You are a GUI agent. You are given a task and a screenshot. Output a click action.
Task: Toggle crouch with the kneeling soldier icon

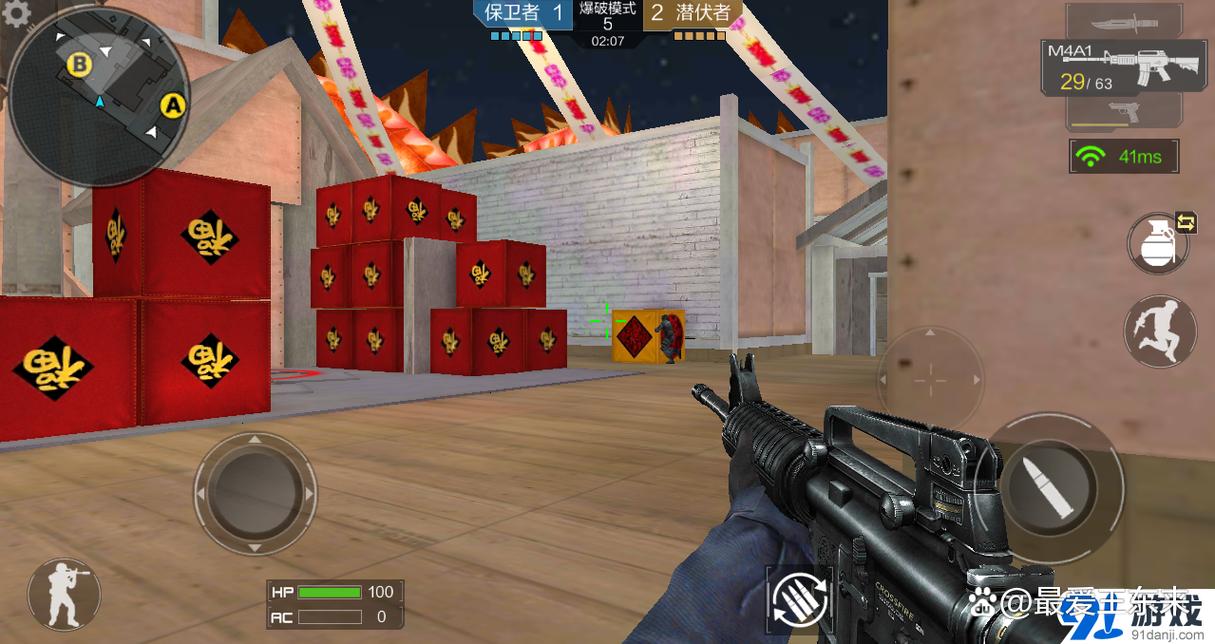coord(63,594)
